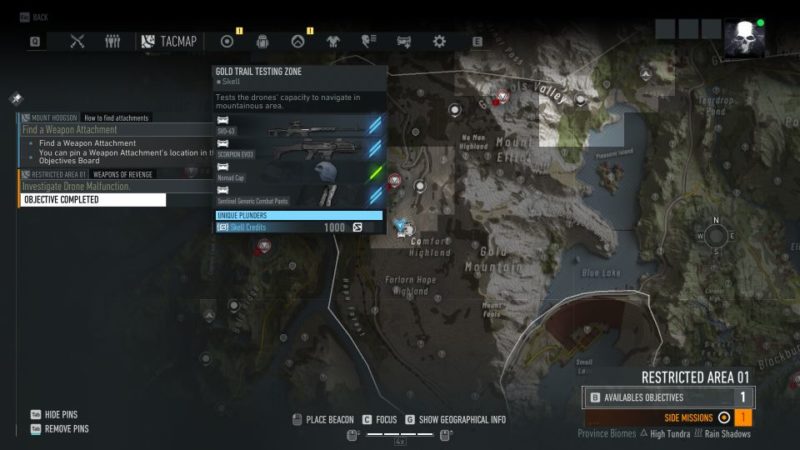800x450 pixels.
Task: Select the SVD-63 sniper rifle reward row
Action: (x=300, y=125)
